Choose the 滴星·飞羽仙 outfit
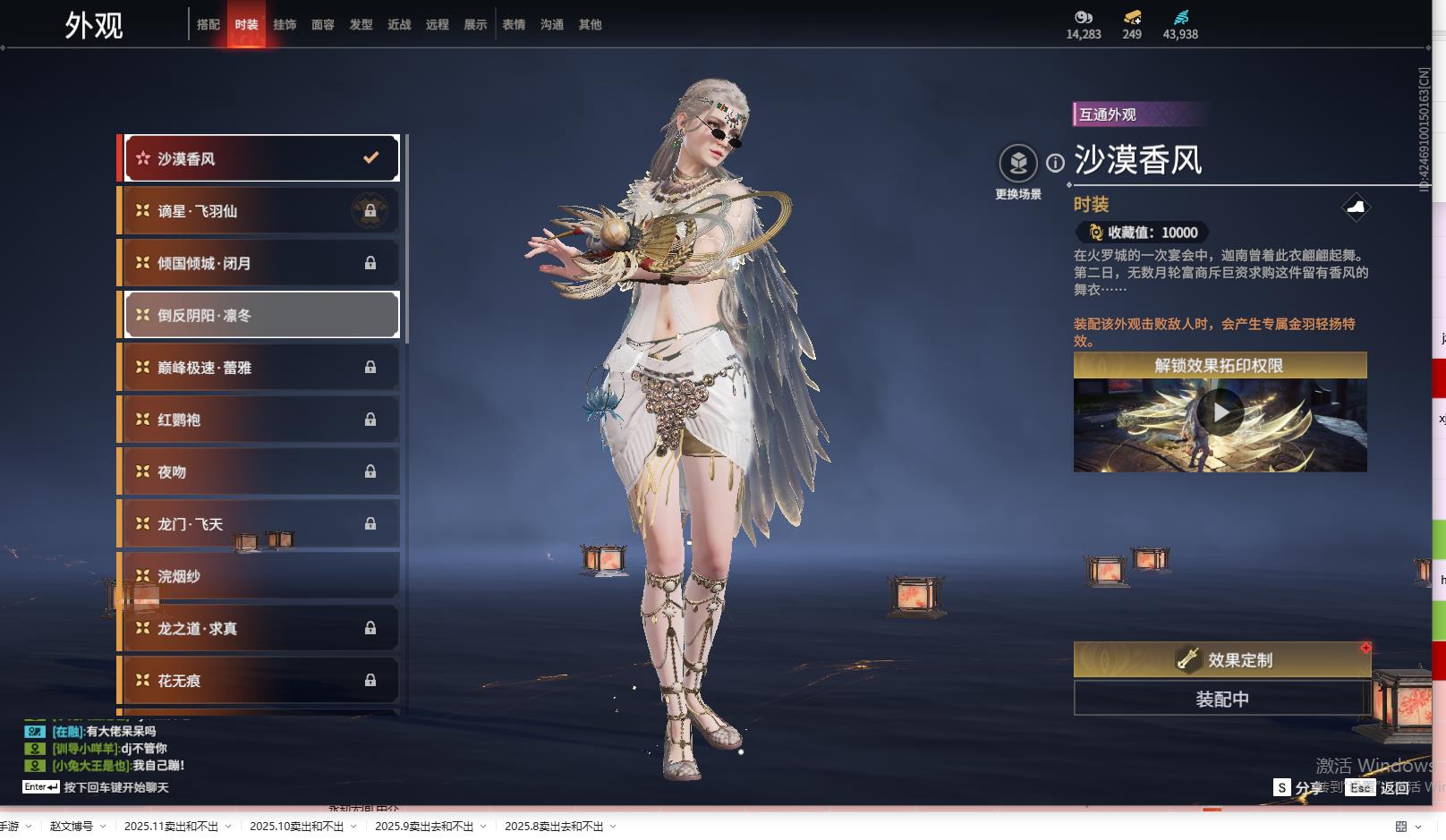This screenshot has width=1446, height=840. click(x=260, y=211)
